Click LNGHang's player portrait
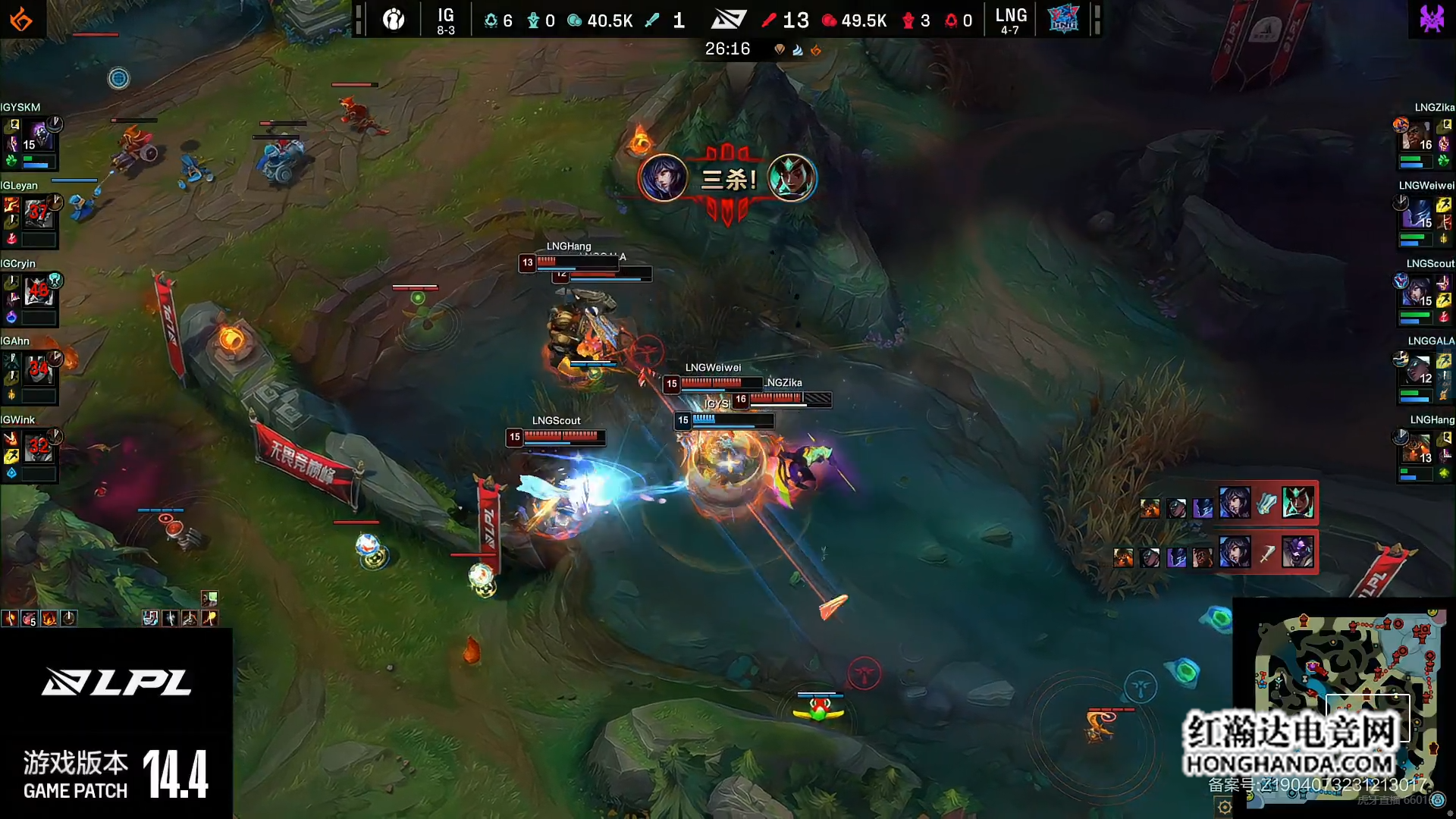The width and height of the screenshot is (1456, 819). pyautogui.click(x=1415, y=448)
